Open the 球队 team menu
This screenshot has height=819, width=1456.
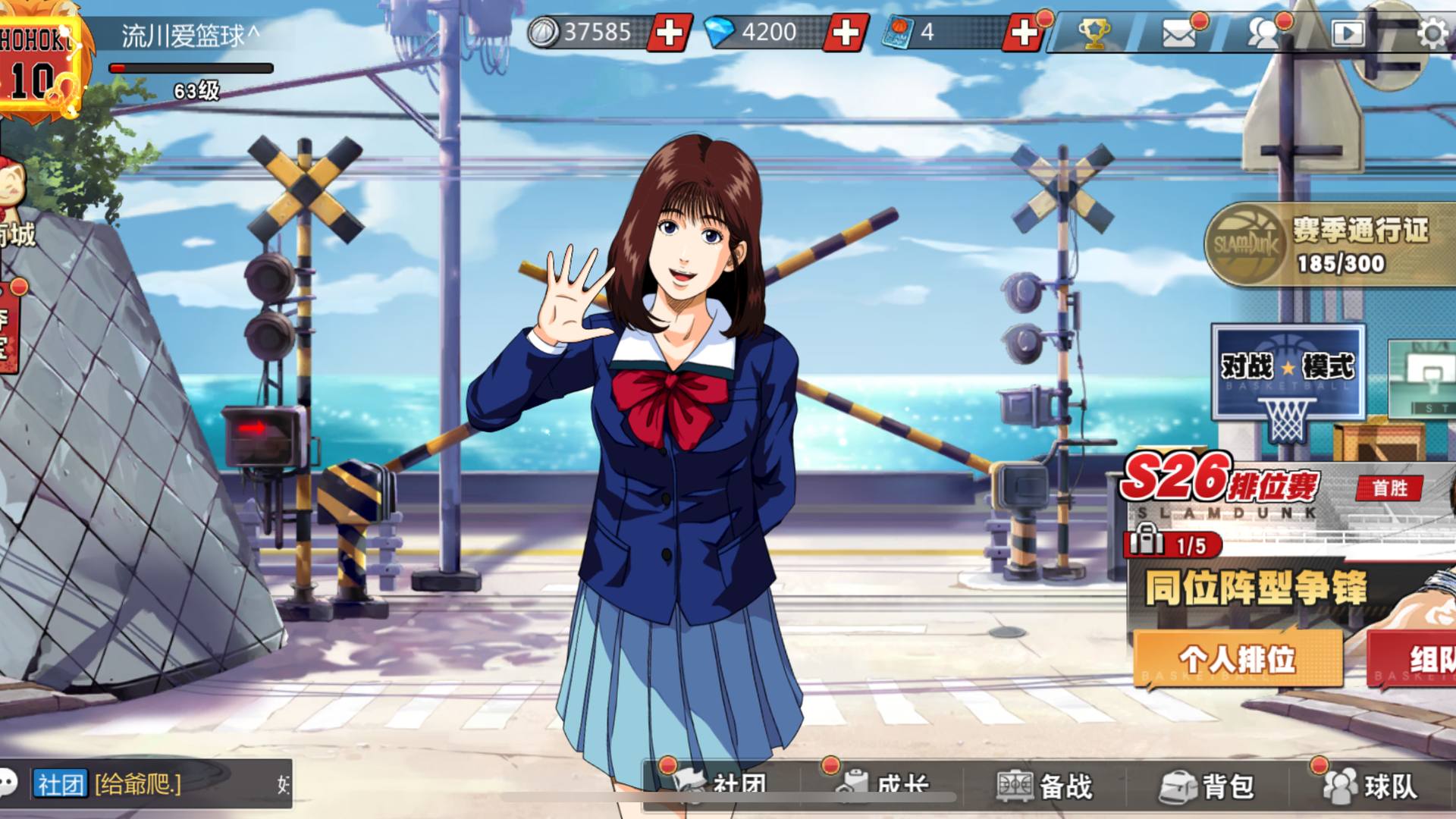coord(1371,786)
